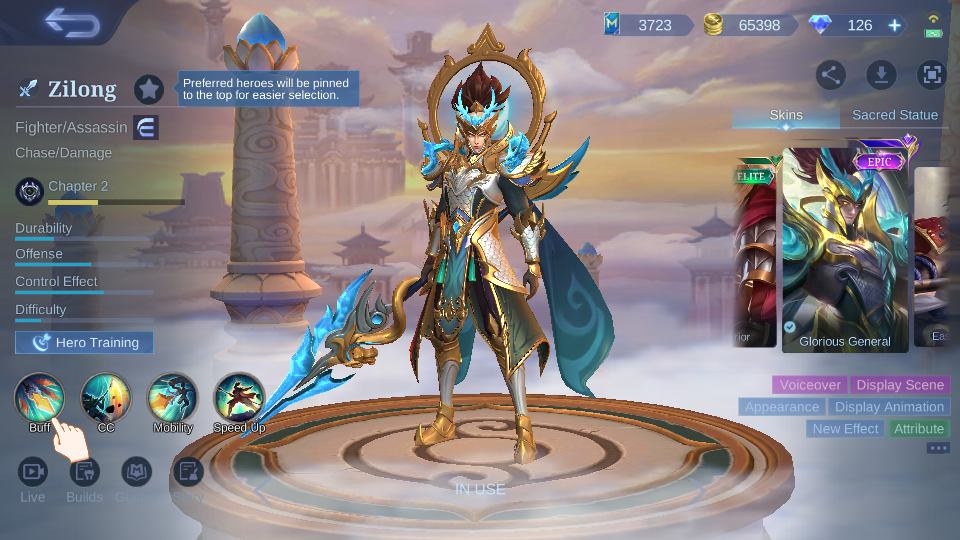View the Mobility skill icon
The height and width of the screenshot is (540, 960).
pyautogui.click(x=172, y=398)
